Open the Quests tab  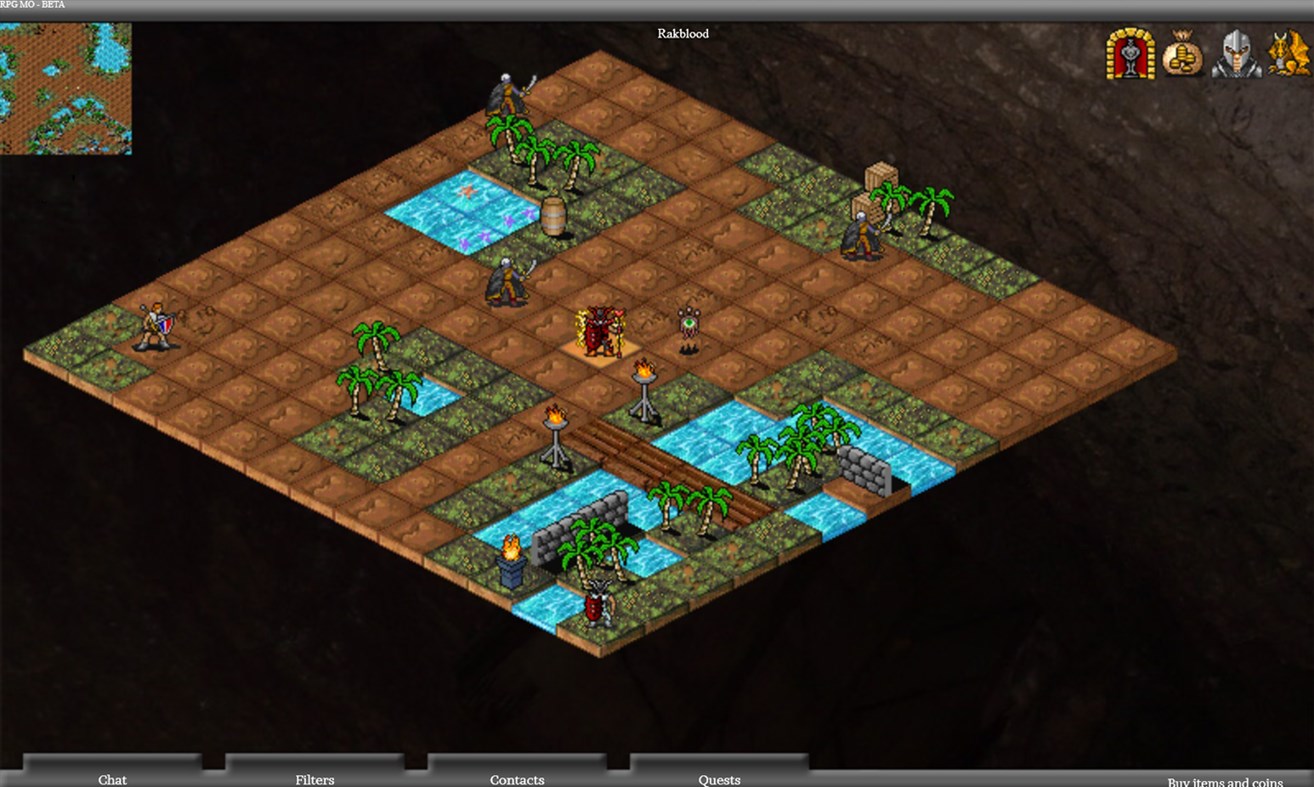pos(719,779)
